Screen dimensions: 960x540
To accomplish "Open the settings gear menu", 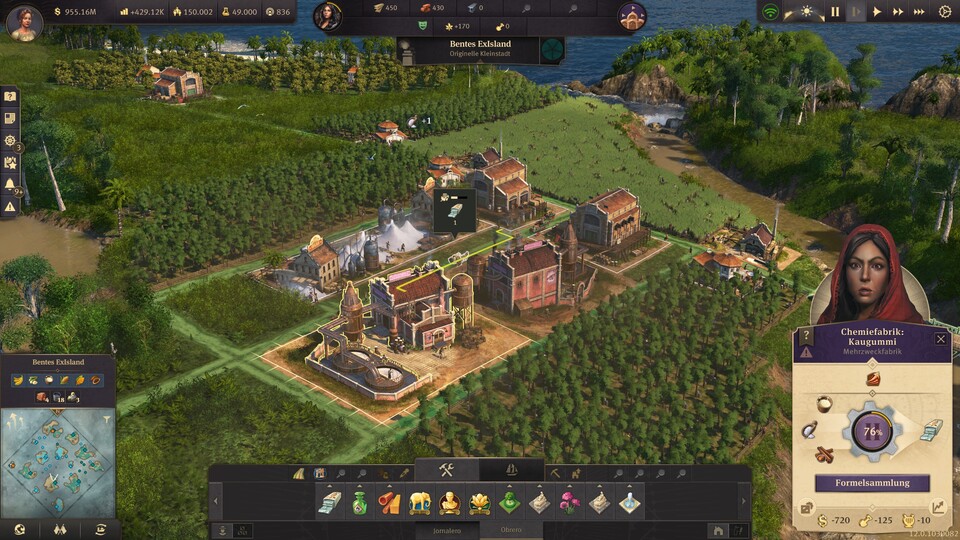I will (x=945, y=12).
